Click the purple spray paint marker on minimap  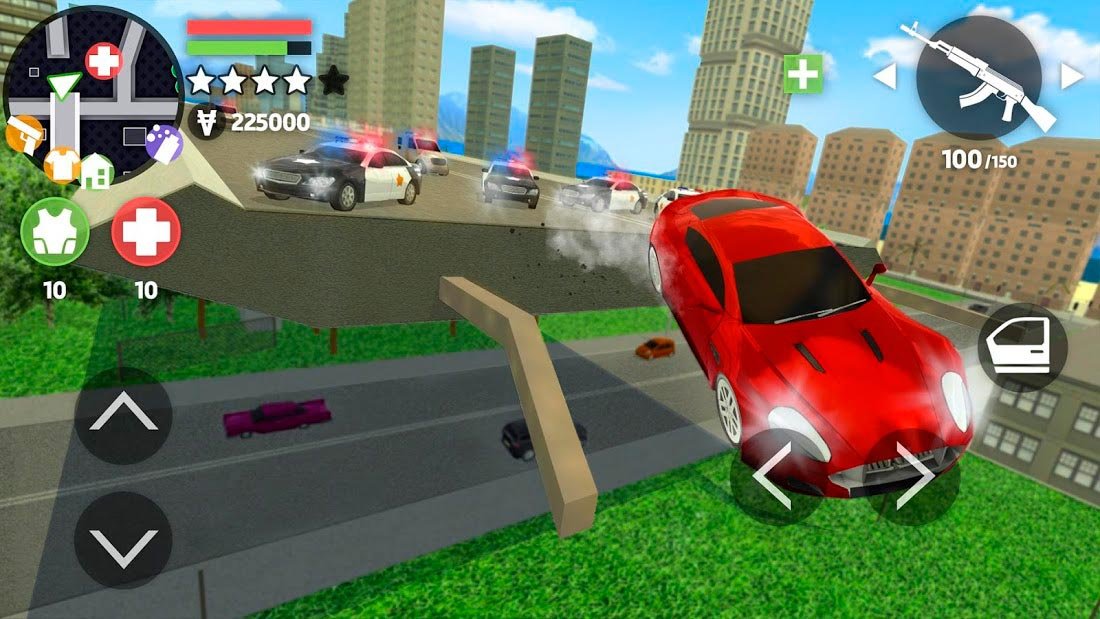[162, 141]
